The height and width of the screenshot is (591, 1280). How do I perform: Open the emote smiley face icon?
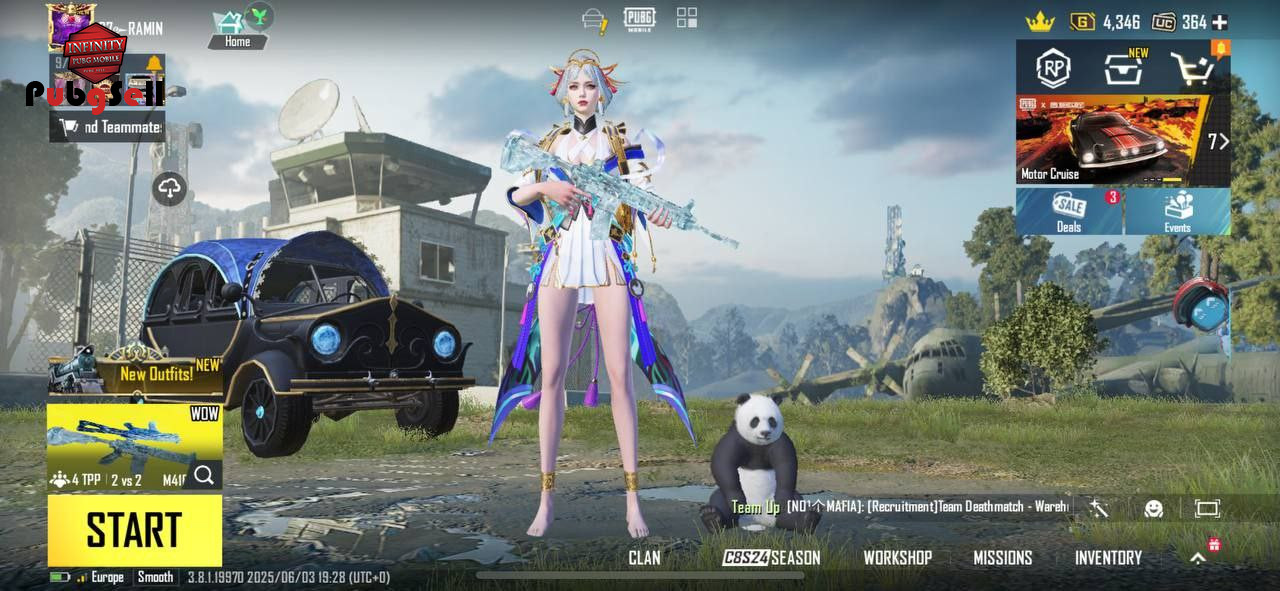(1153, 508)
